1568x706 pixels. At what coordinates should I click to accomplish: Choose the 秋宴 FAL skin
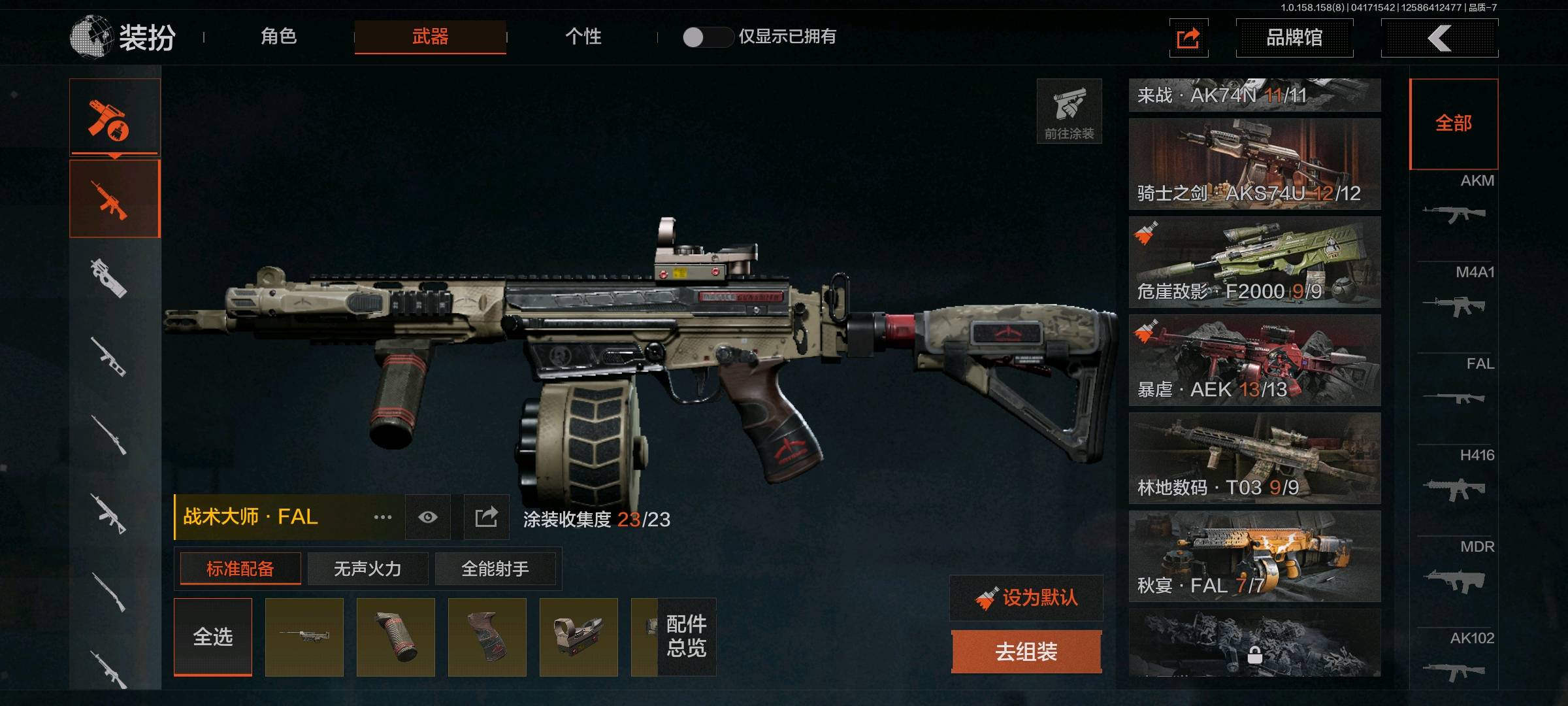pos(1254,556)
